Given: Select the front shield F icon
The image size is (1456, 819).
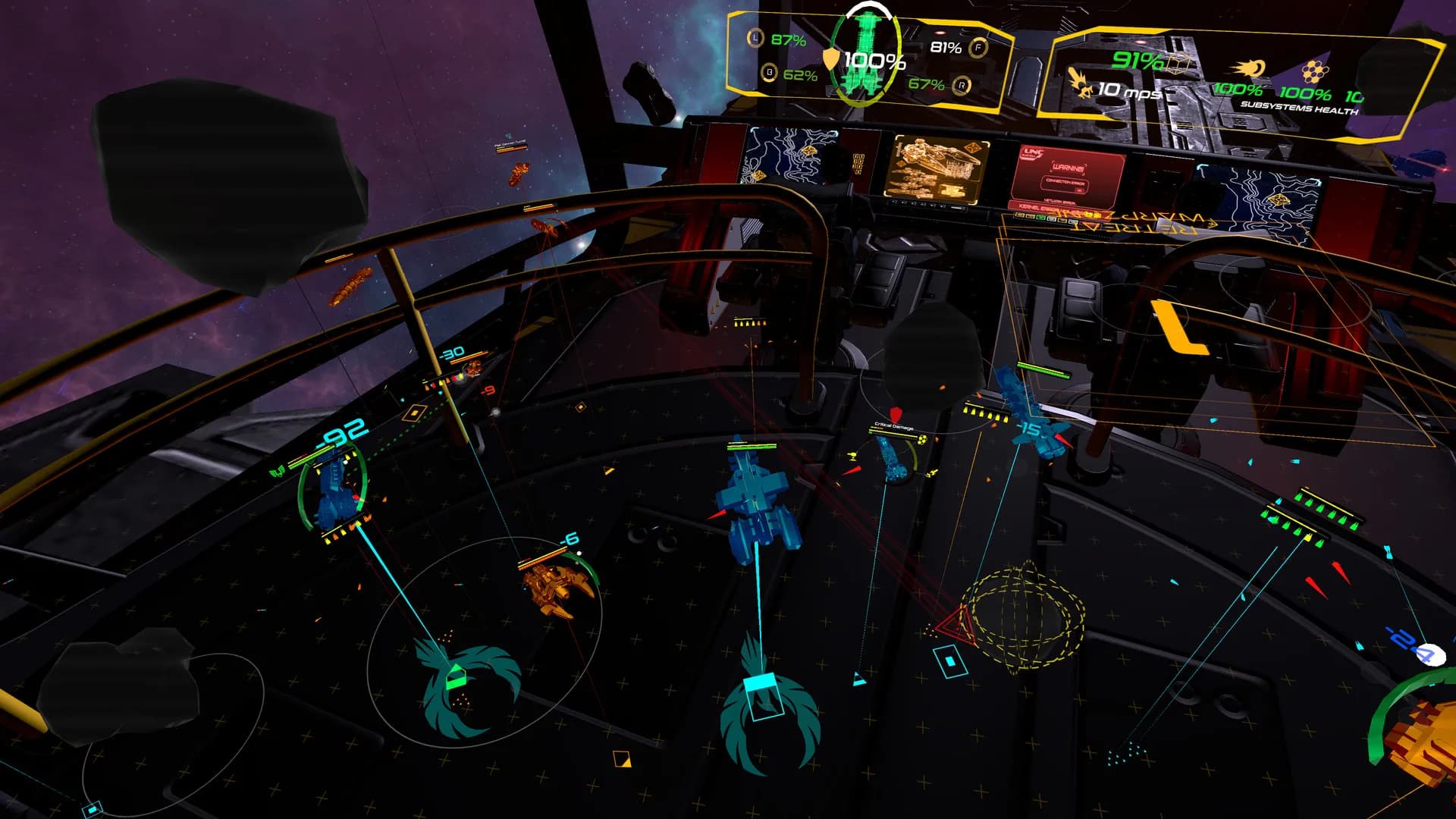Looking at the screenshot, I should pyautogui.click(x=979, y=48).
